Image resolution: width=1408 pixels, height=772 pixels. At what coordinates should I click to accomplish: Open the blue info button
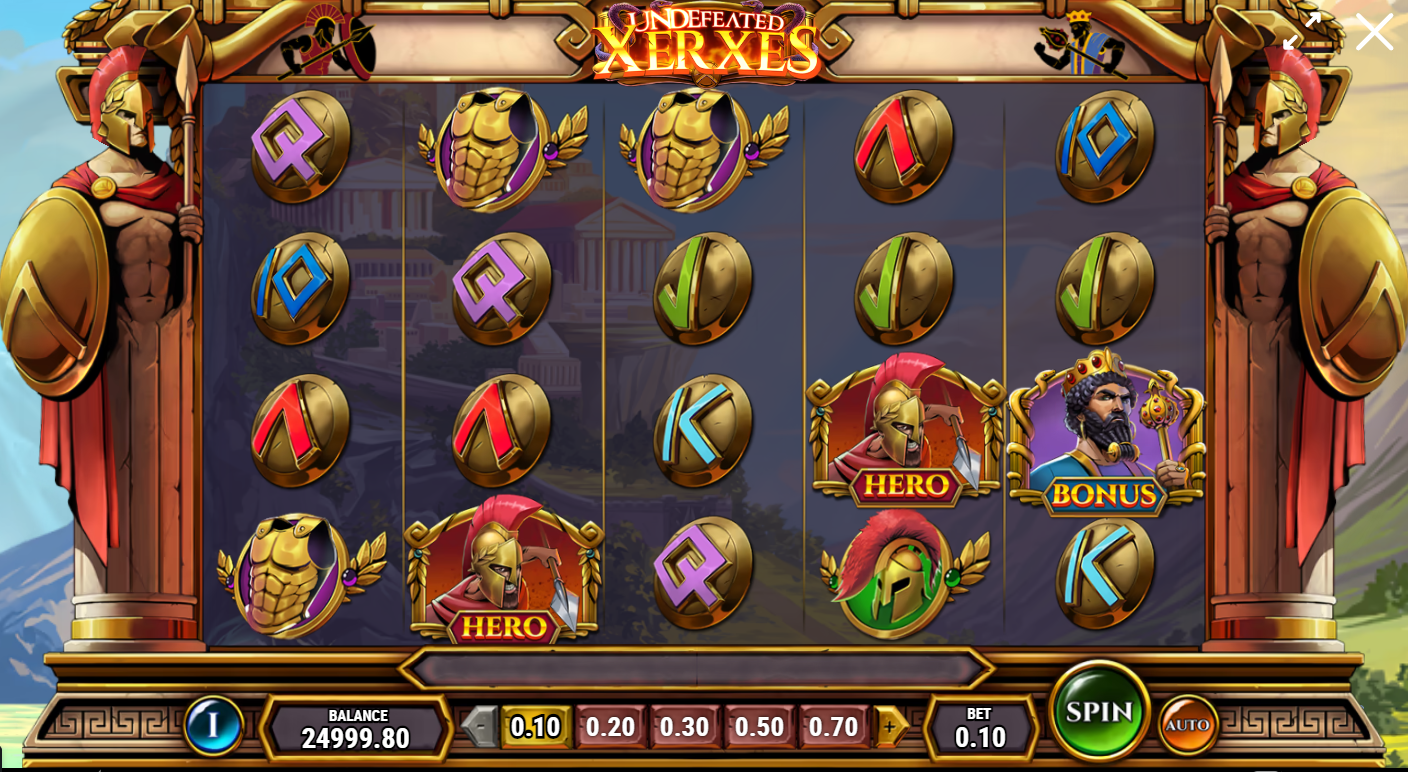[x=213, y=724]
